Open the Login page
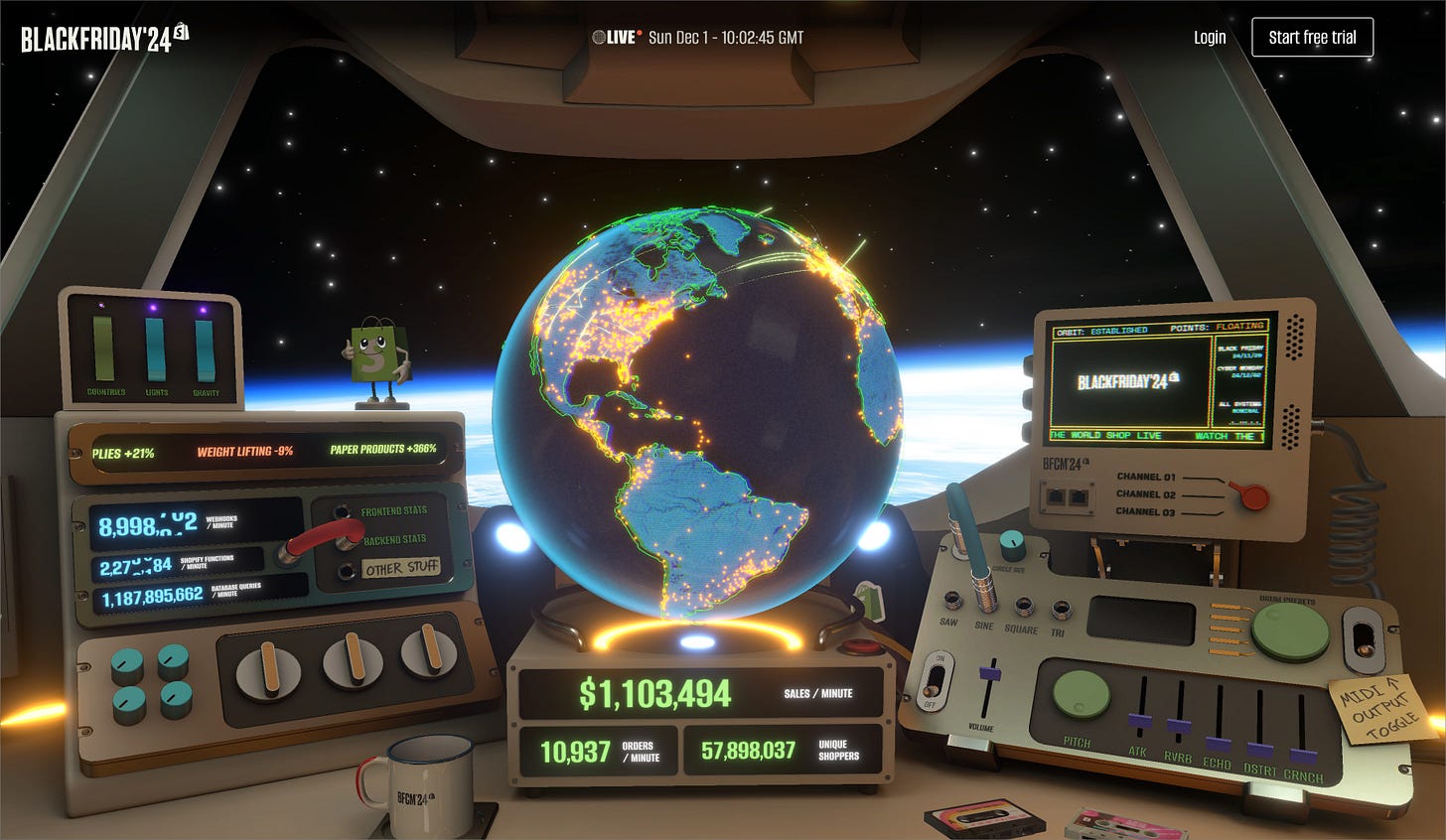 [x=1209, y=38]
